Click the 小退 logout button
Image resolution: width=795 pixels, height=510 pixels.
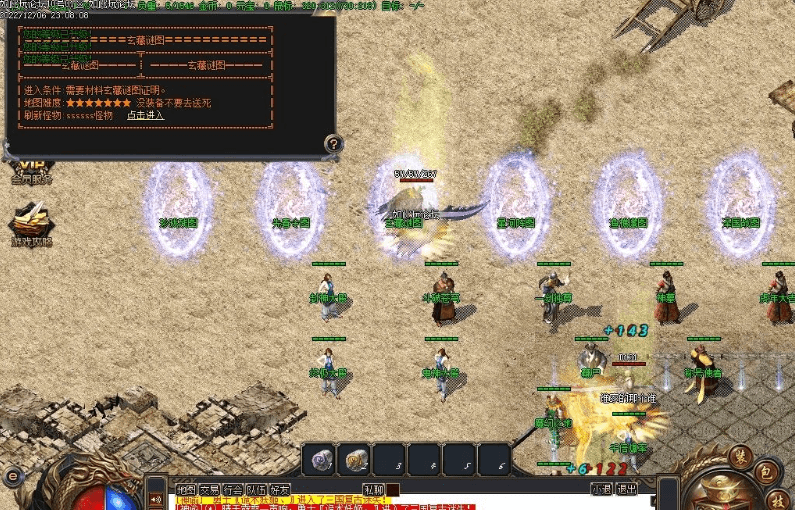601,490
